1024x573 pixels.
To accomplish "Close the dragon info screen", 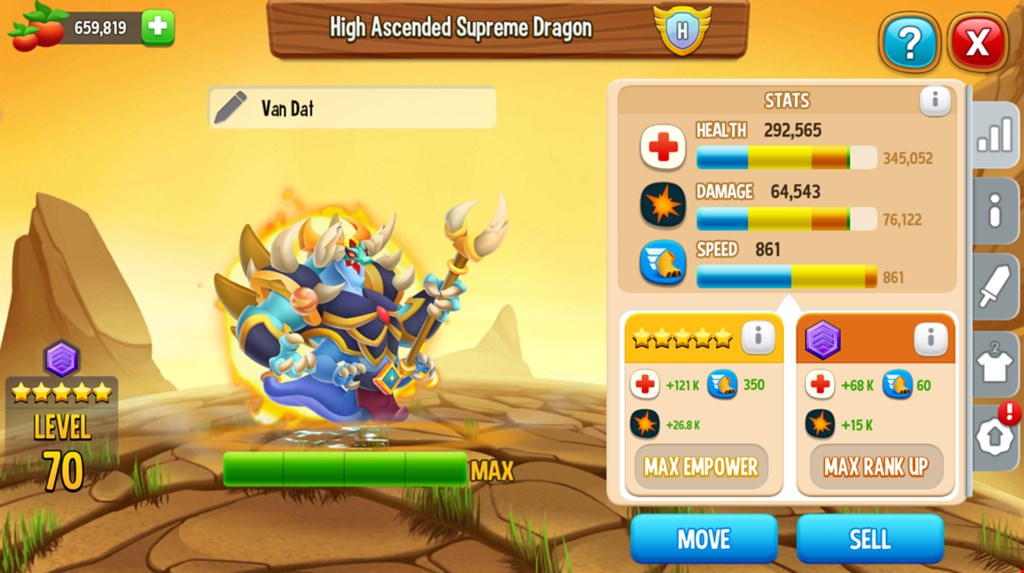I will coord(977,43).
